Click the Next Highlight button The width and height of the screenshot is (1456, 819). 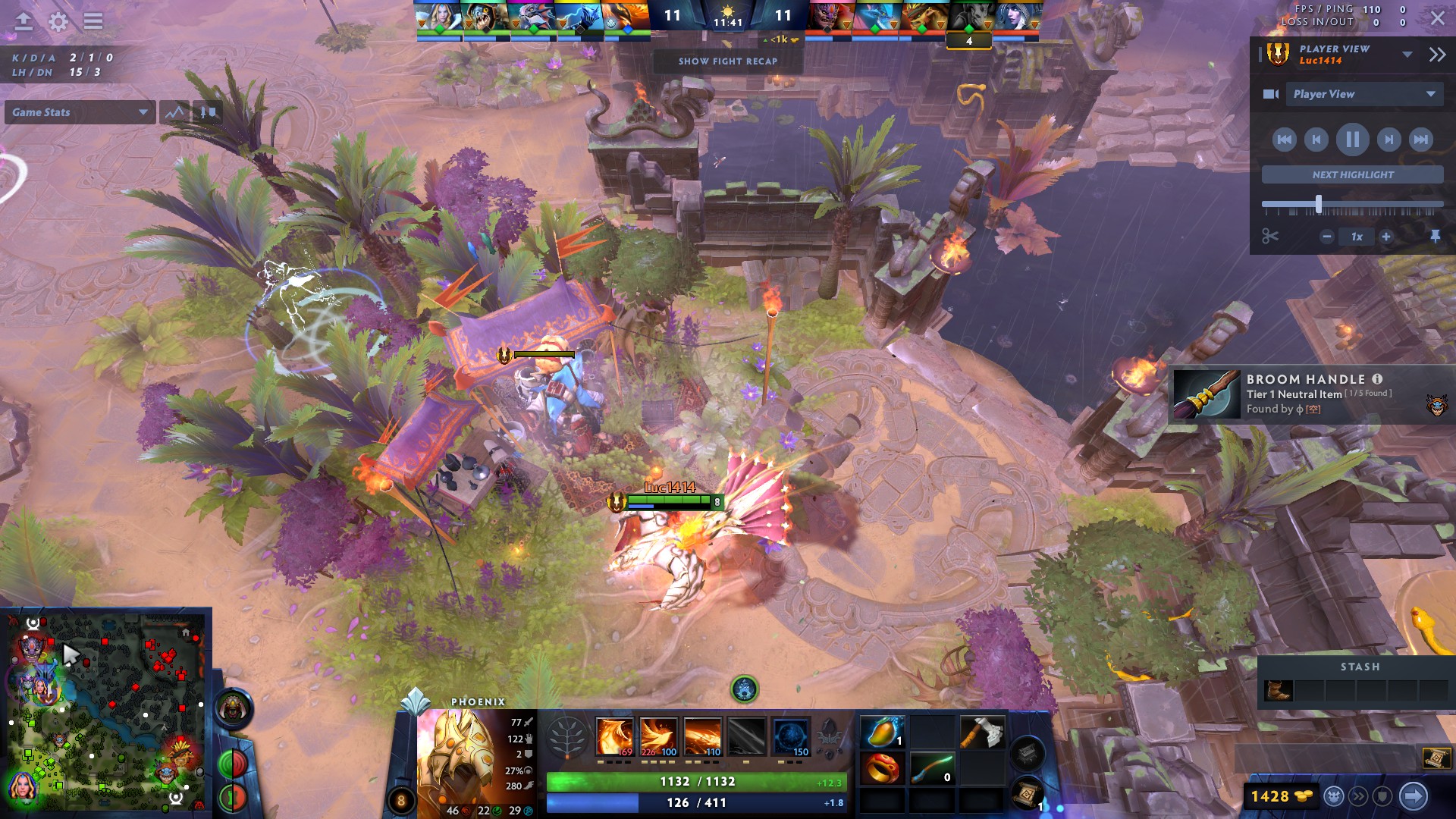click(x=1353, y=174)
